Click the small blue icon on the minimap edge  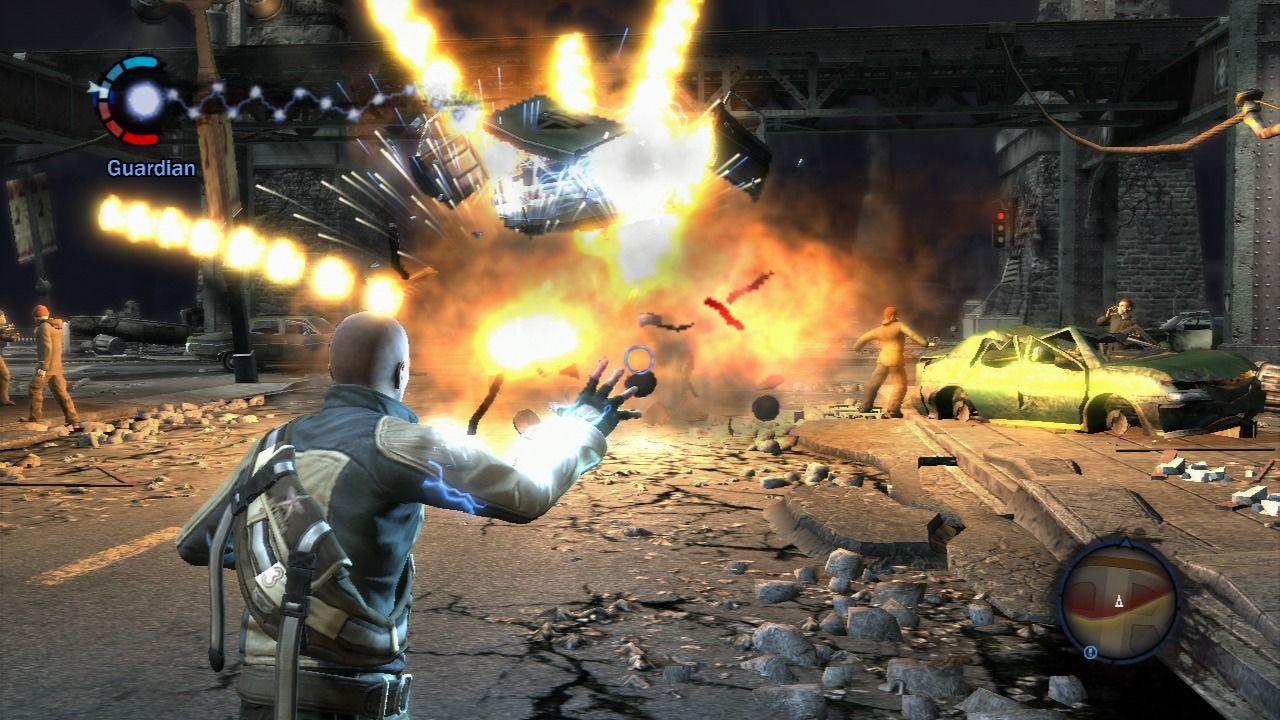click(1091, 651)
